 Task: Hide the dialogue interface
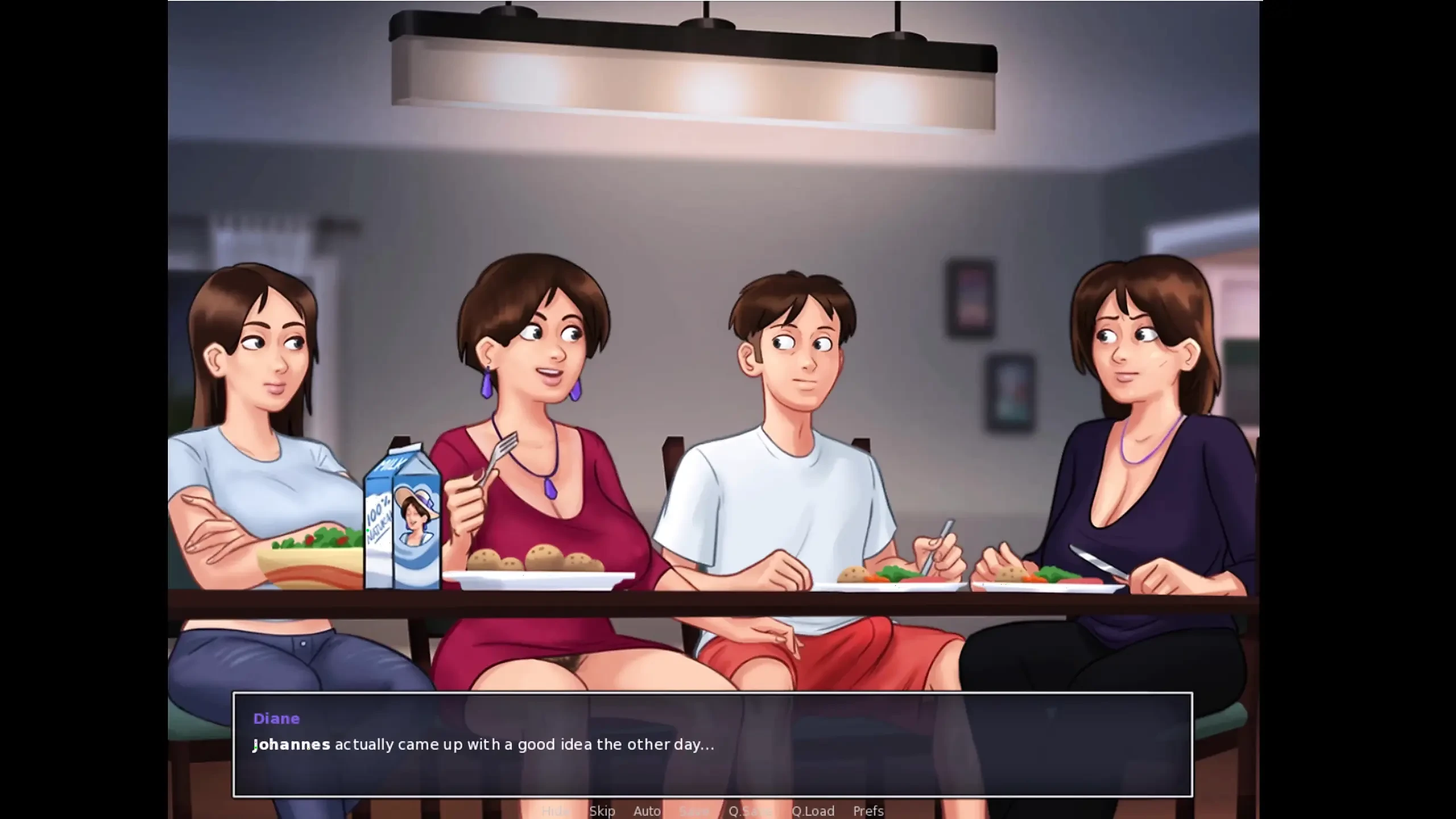(x=555, y=812)
